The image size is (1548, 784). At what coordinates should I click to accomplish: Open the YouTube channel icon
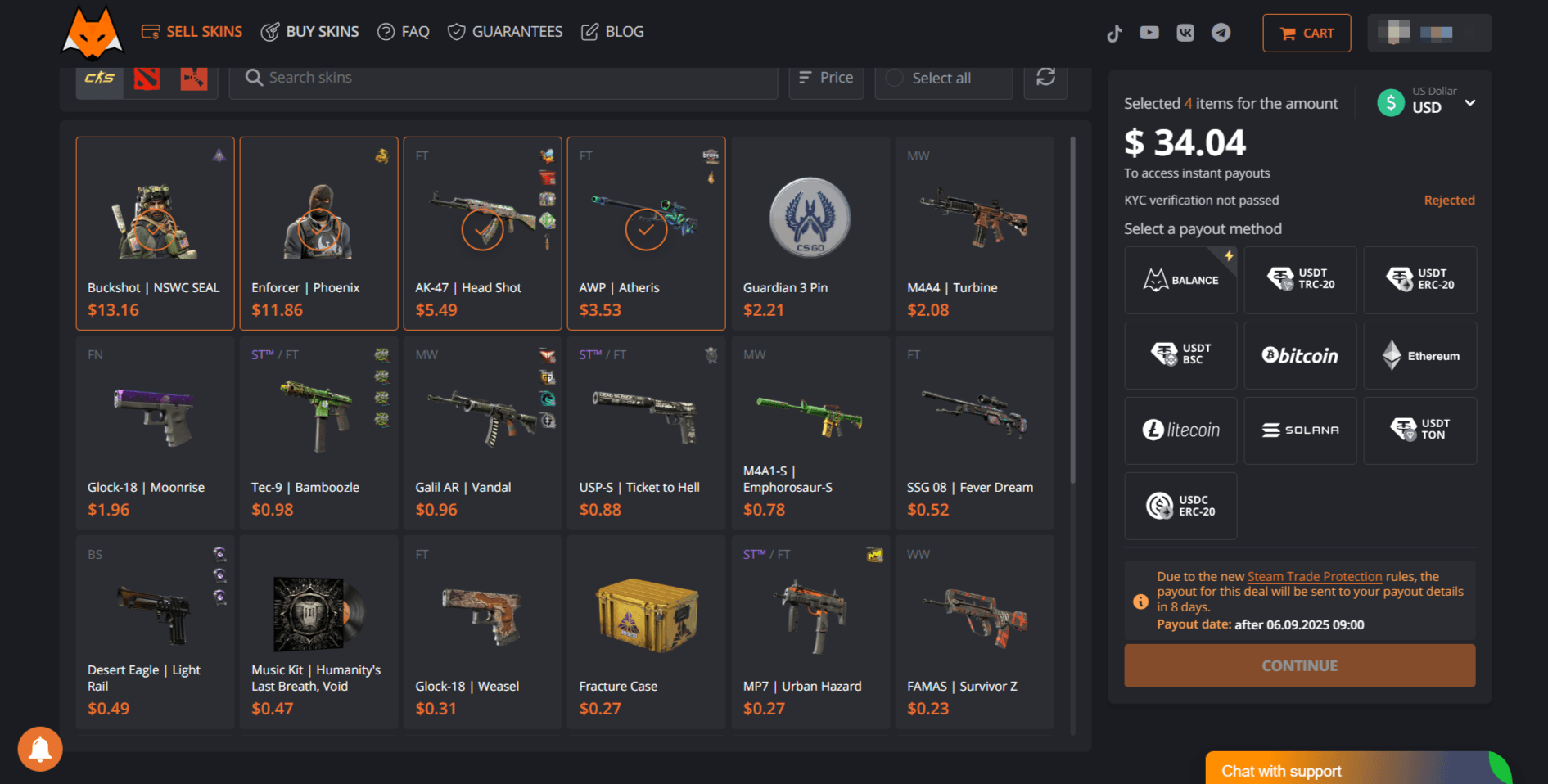(x=1149, y=33)
